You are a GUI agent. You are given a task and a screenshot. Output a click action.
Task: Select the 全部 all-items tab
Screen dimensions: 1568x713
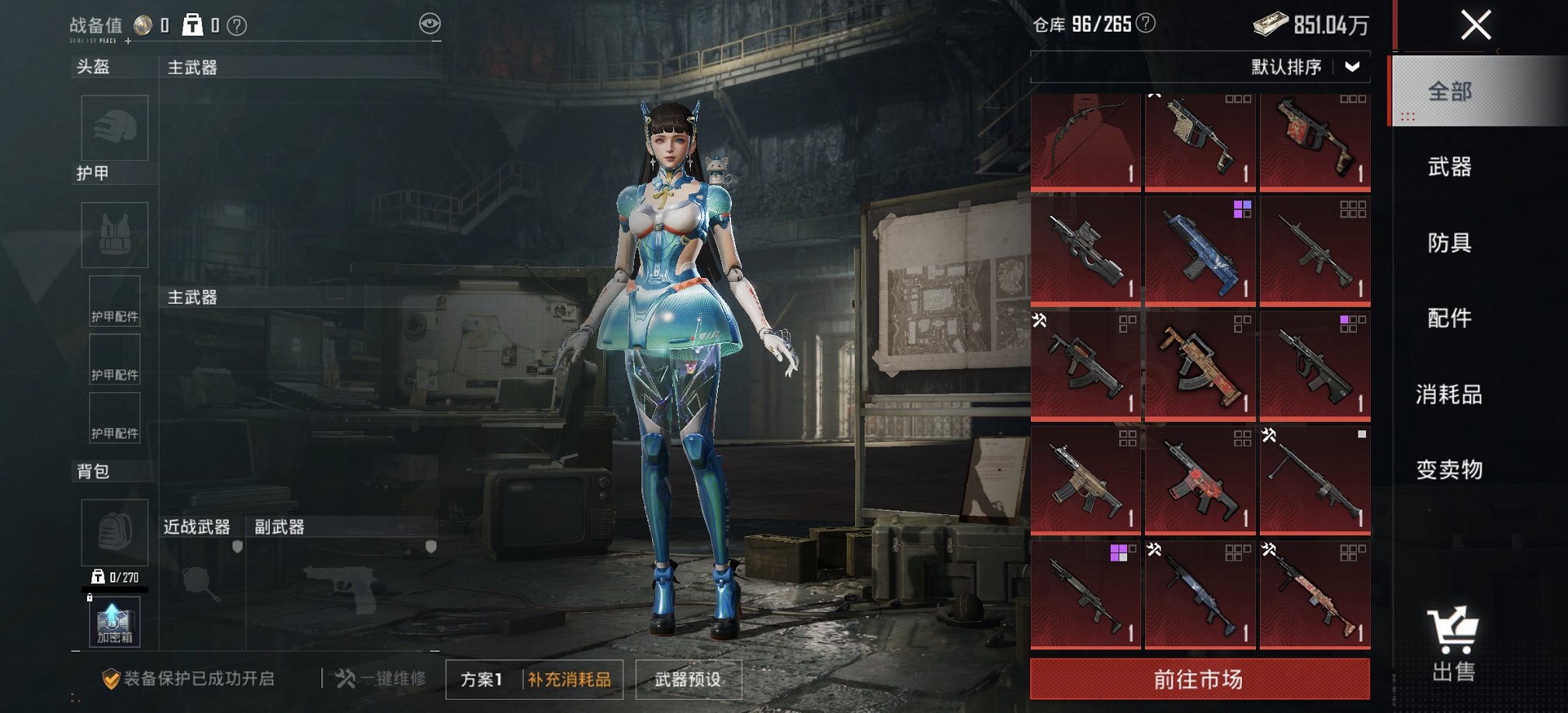click(1449, 92)
